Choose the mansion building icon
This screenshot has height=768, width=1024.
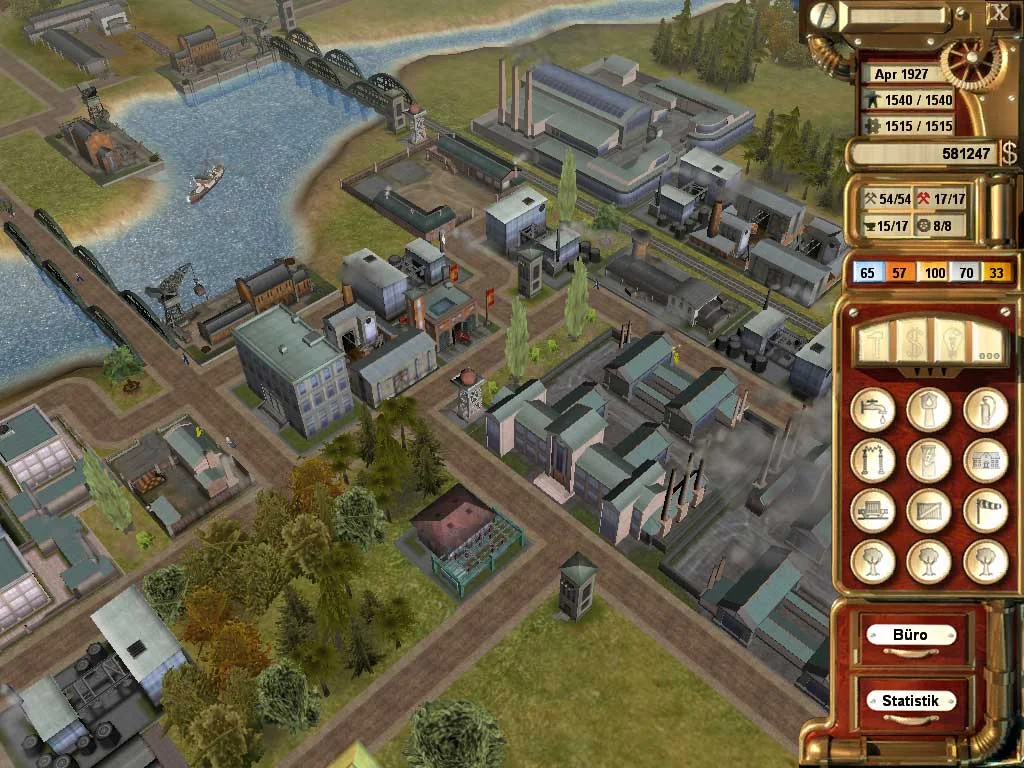985,460
